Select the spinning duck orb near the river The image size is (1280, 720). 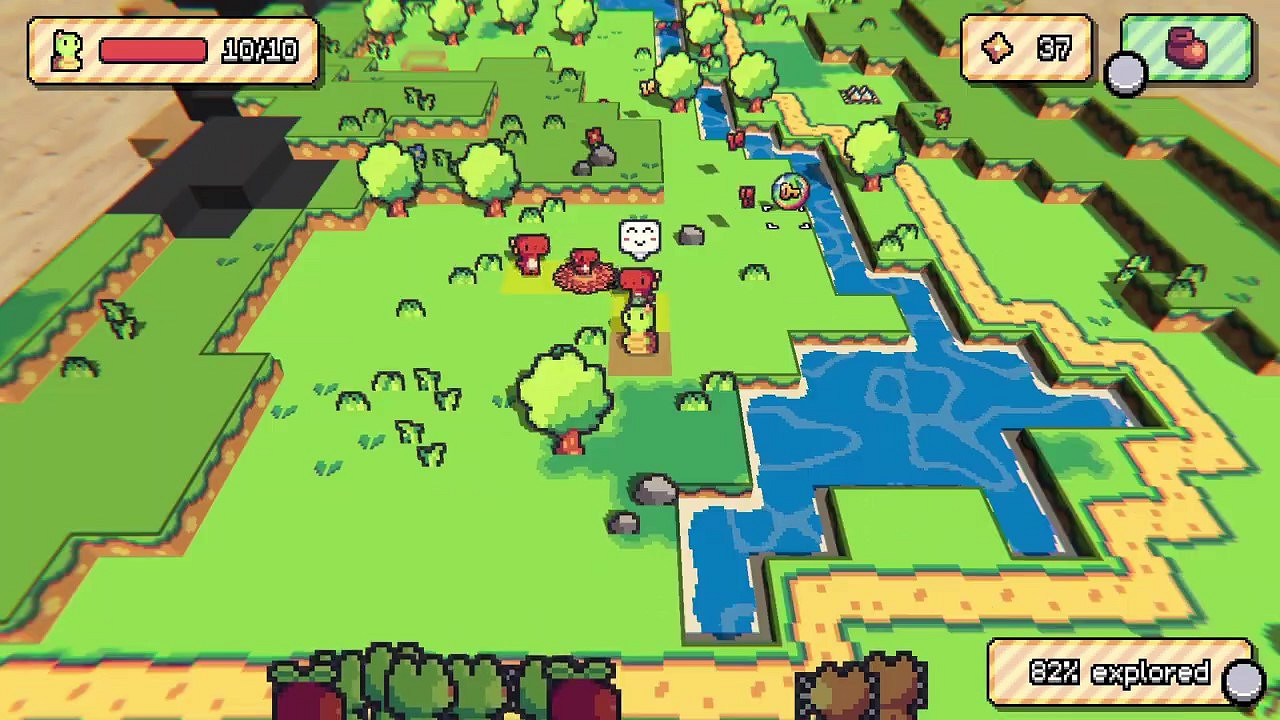(x=788, y=193)
